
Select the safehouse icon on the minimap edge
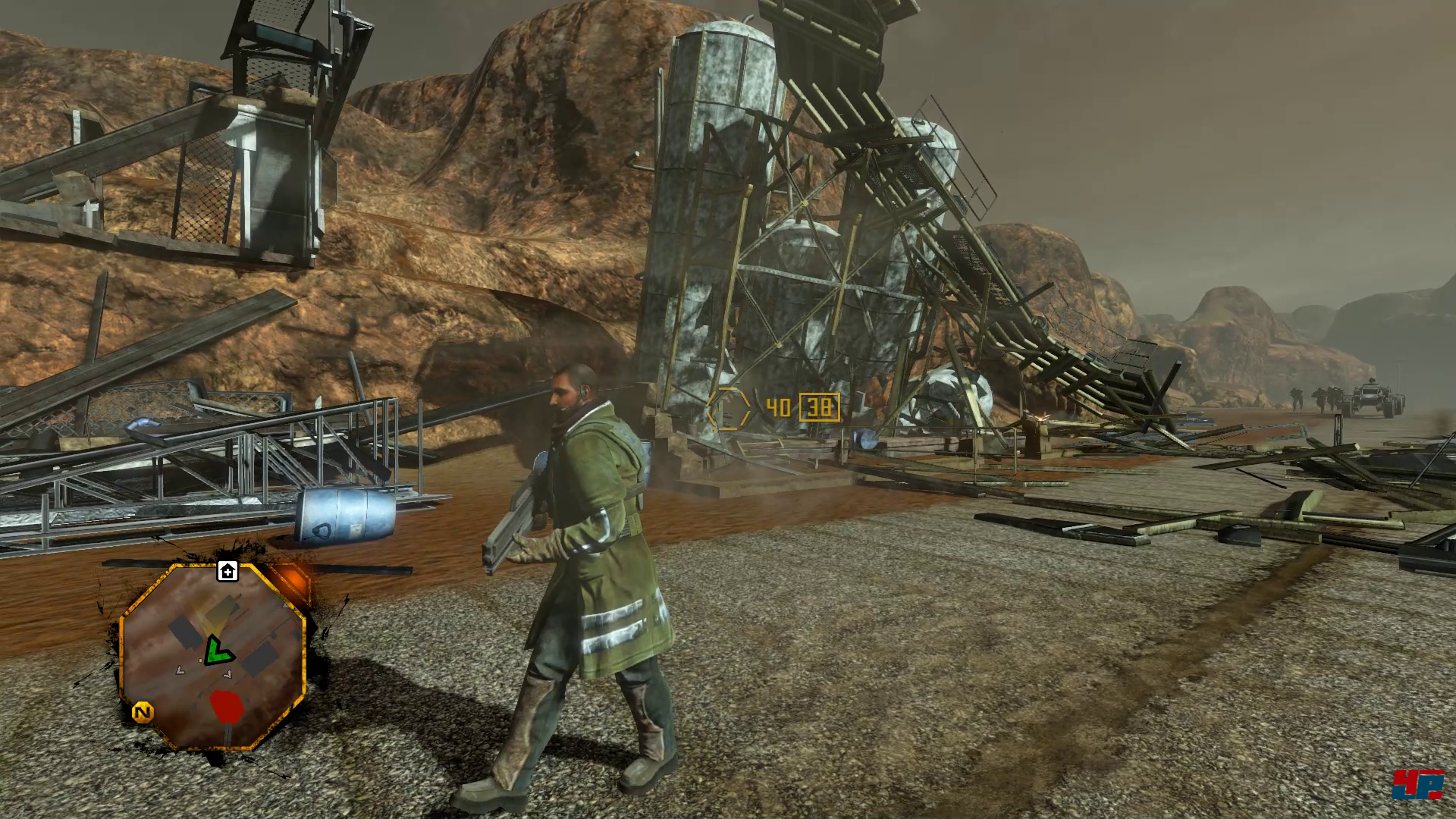coord(227,571)
